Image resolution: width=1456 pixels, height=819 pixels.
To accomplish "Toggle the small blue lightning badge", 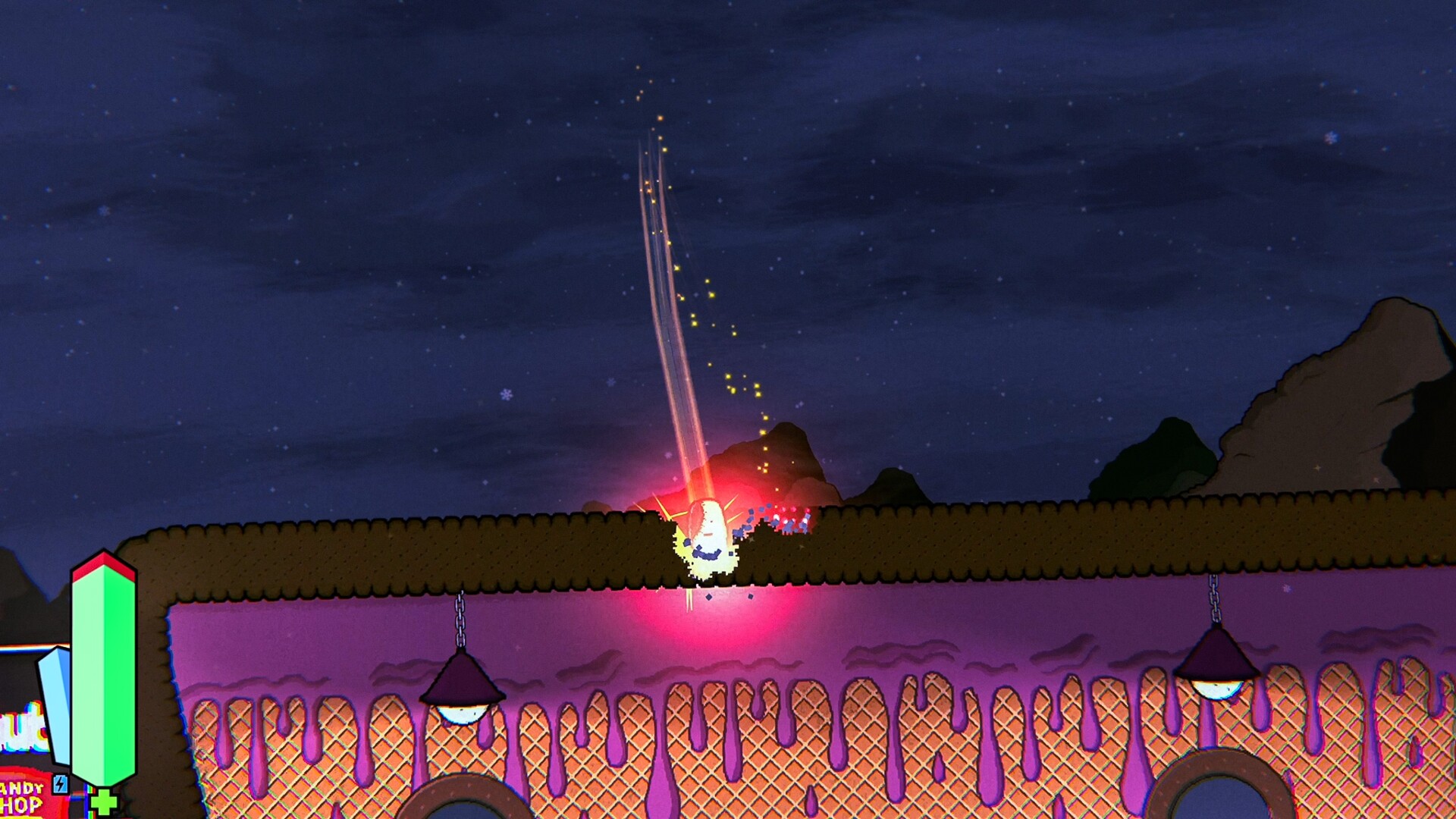I will click(x=61, y=783).
